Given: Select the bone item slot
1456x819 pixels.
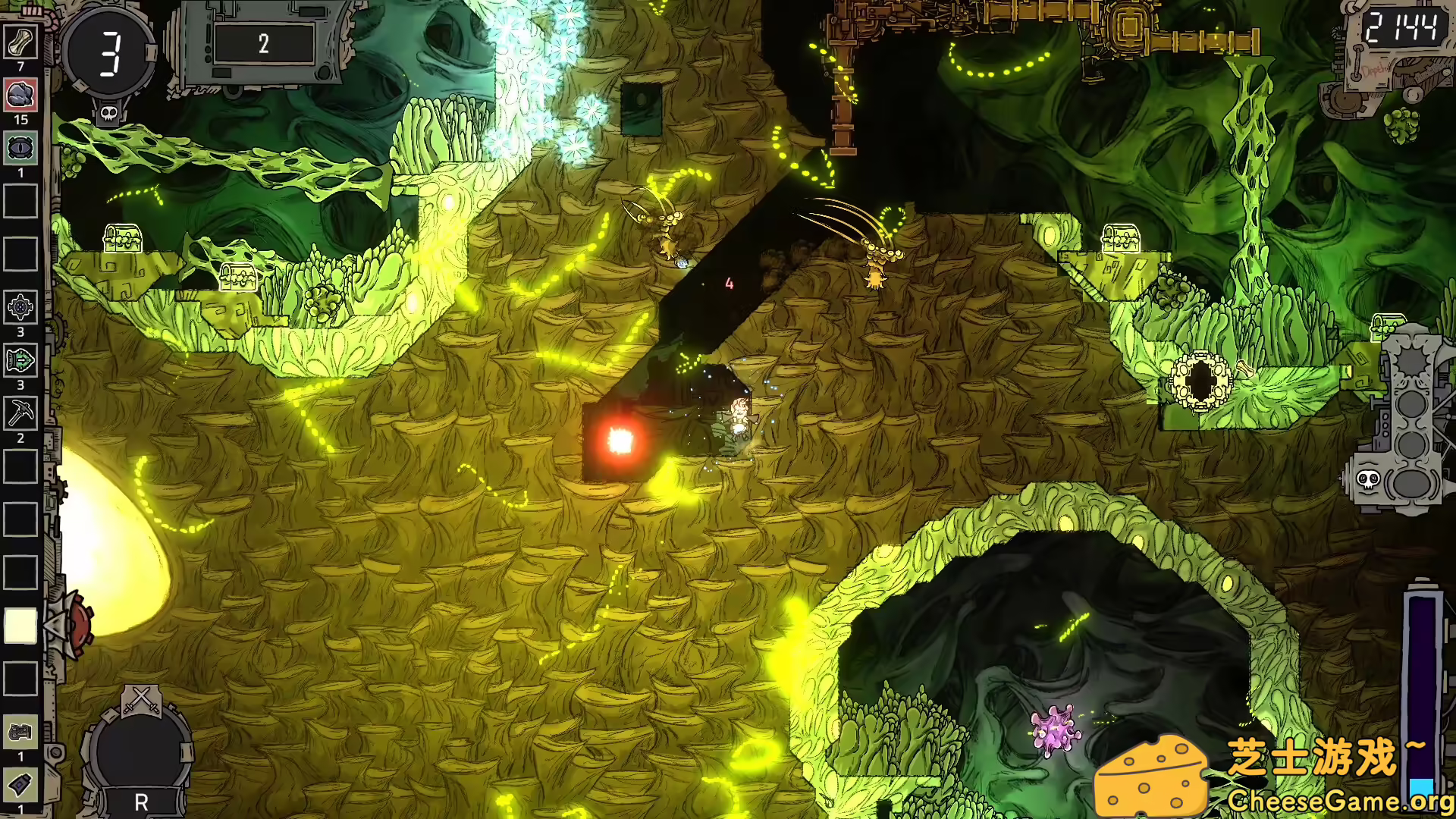Looking at the screenshot, I should tap(20, 42).
